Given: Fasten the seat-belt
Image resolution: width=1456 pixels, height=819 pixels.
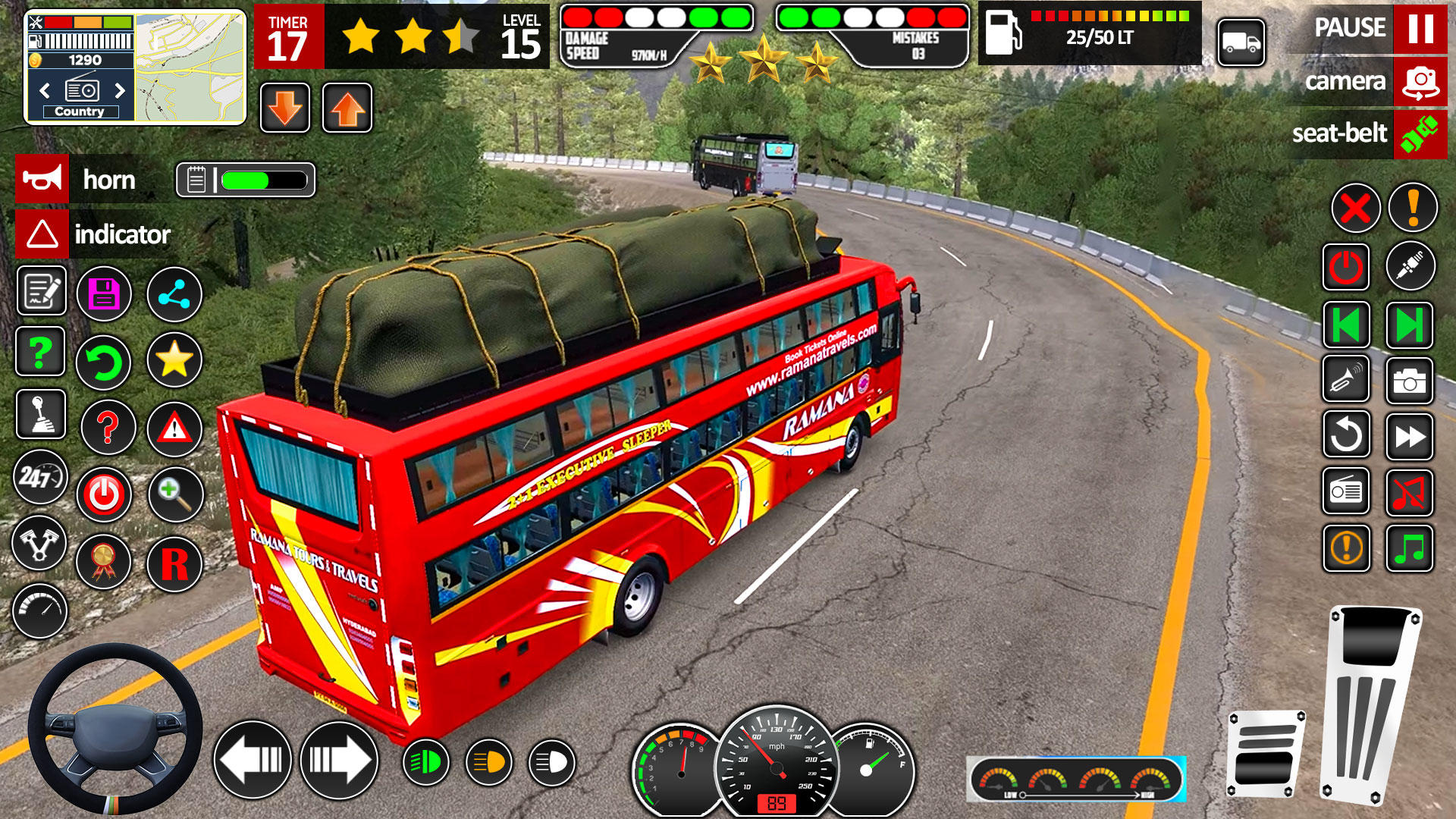Looking at the screenshot, I should 1420,134.
